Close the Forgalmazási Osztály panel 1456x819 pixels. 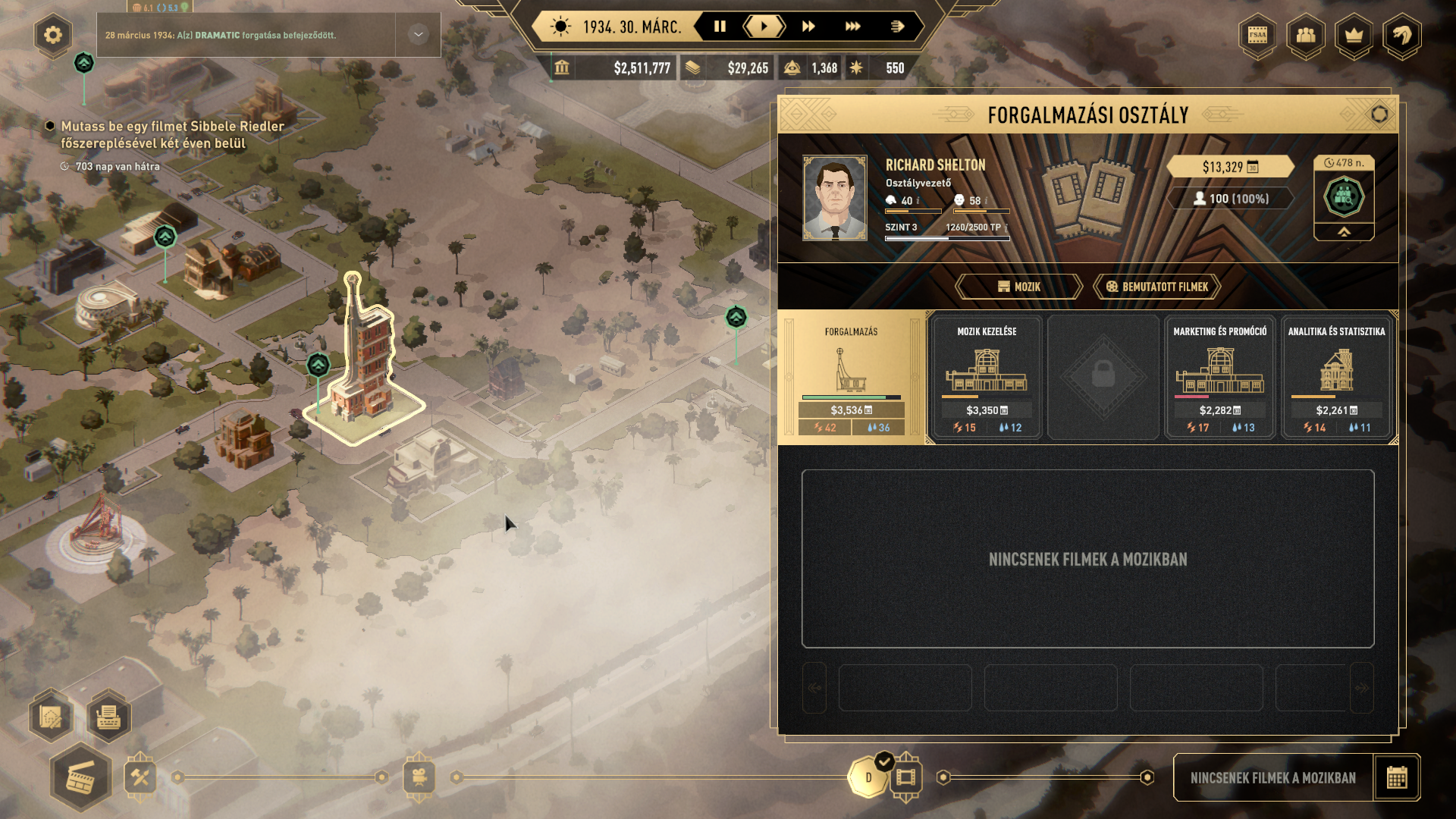1379,115
